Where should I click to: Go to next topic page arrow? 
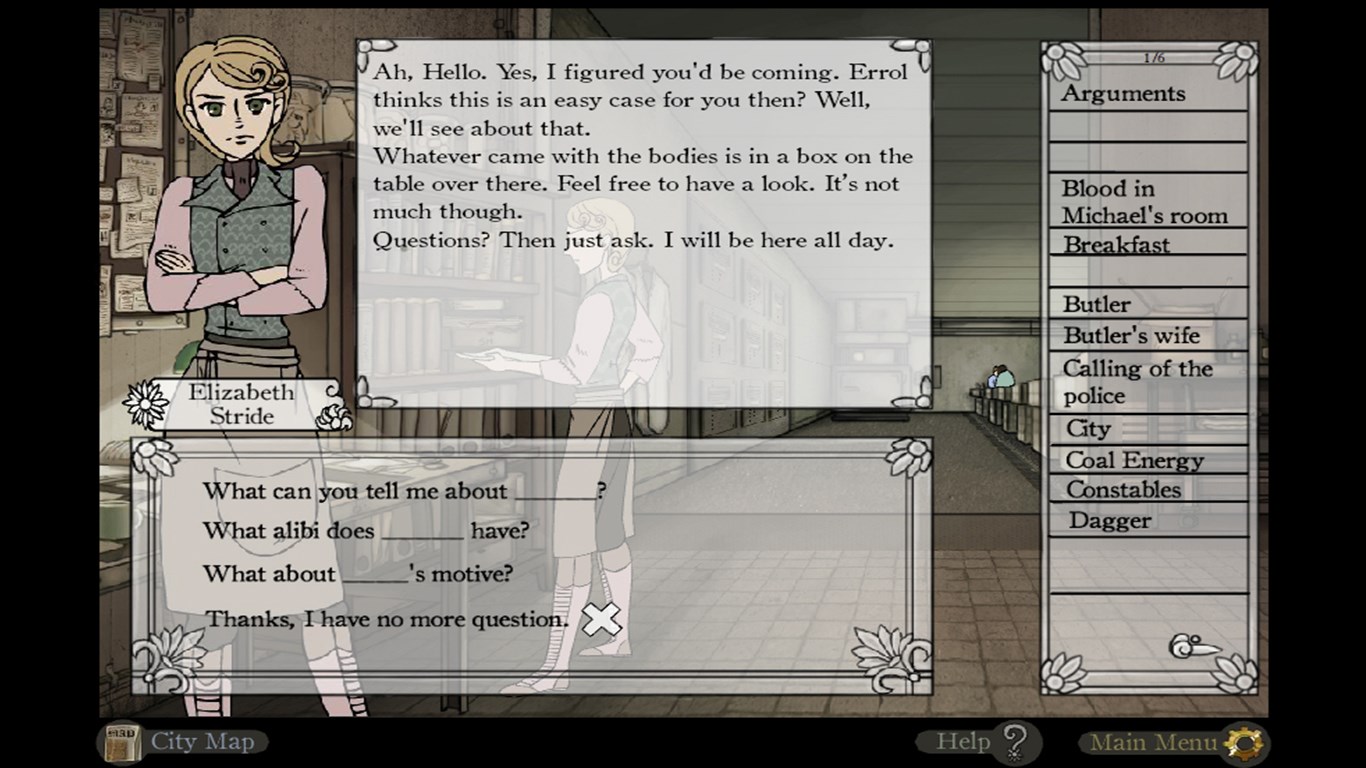coord(1195,647)
